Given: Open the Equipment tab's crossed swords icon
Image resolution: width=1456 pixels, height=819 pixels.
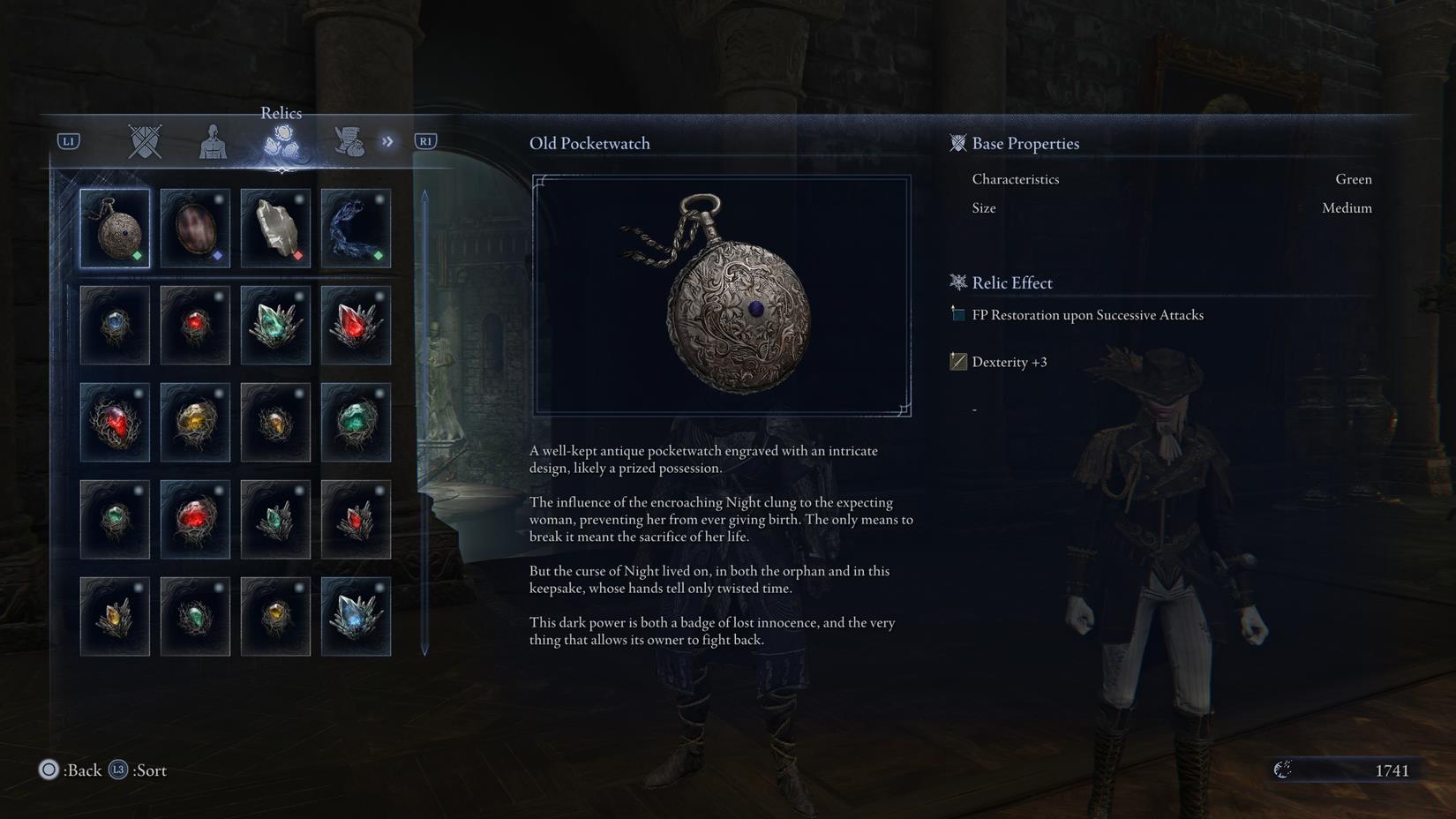Looking at the screenshot, I should click(x=144, y=141).
